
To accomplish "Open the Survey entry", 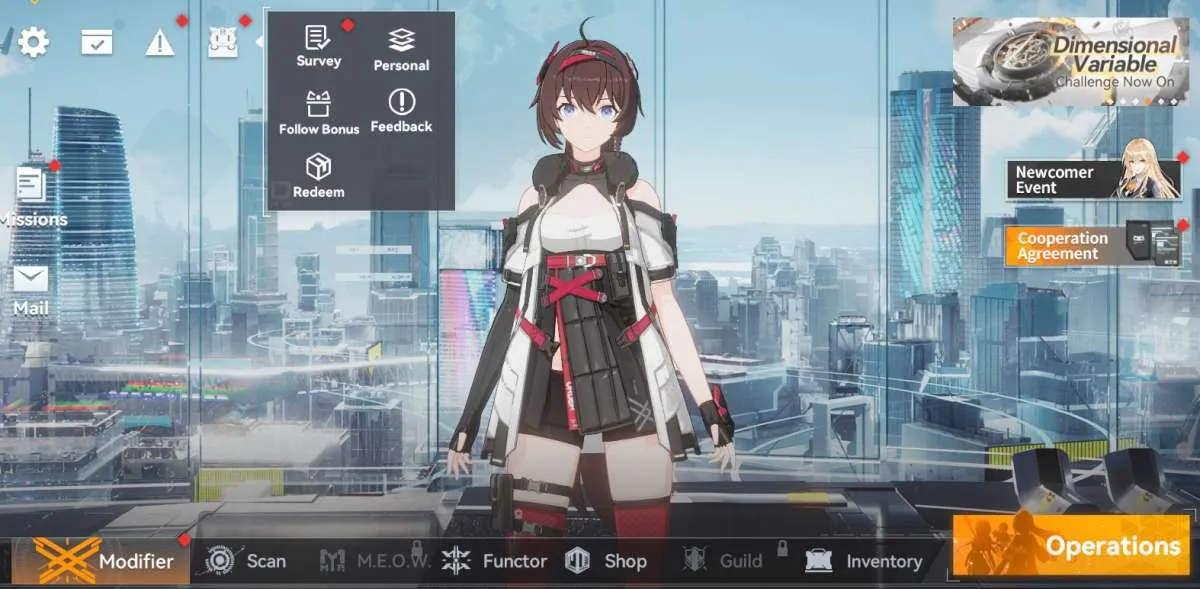I will 318,46.
